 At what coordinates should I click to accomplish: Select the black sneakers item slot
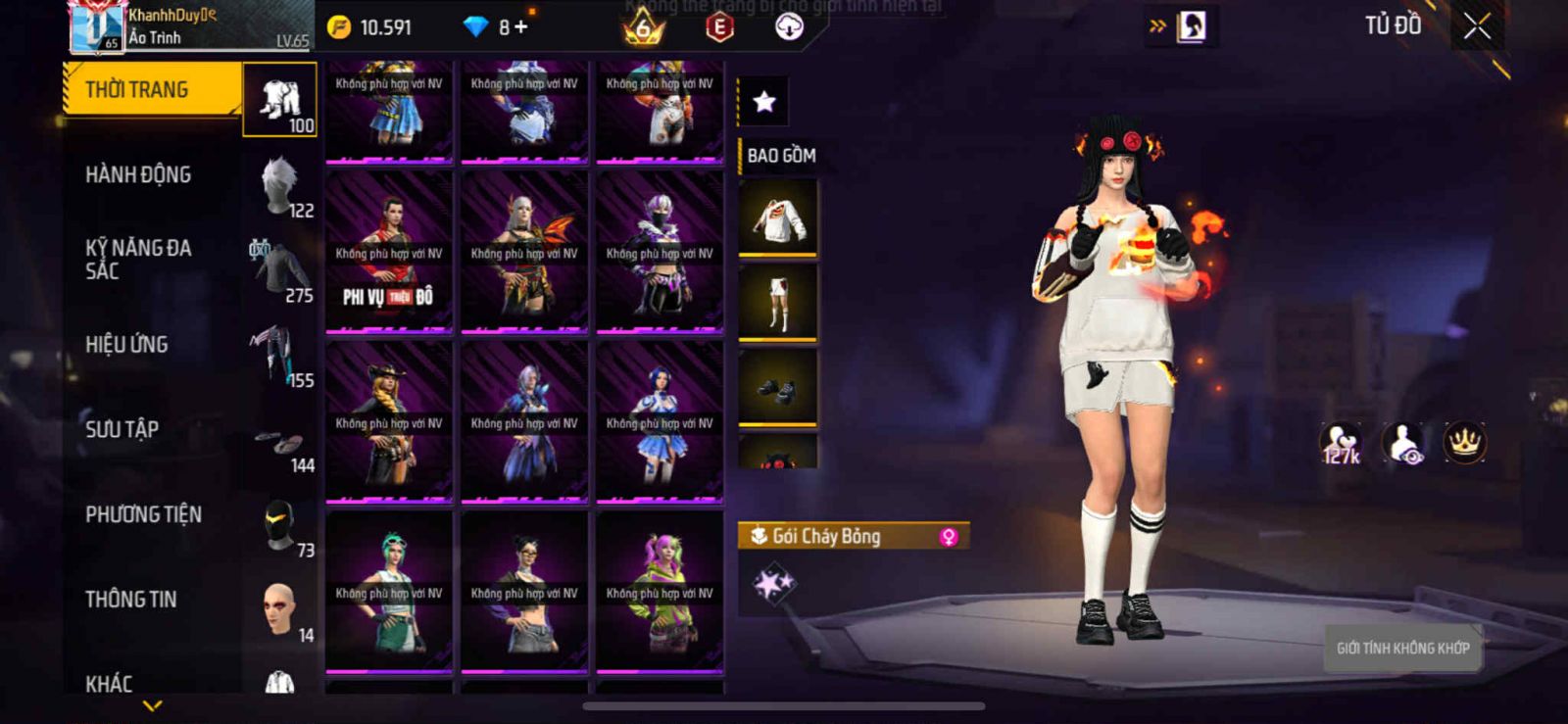[778, 388]
